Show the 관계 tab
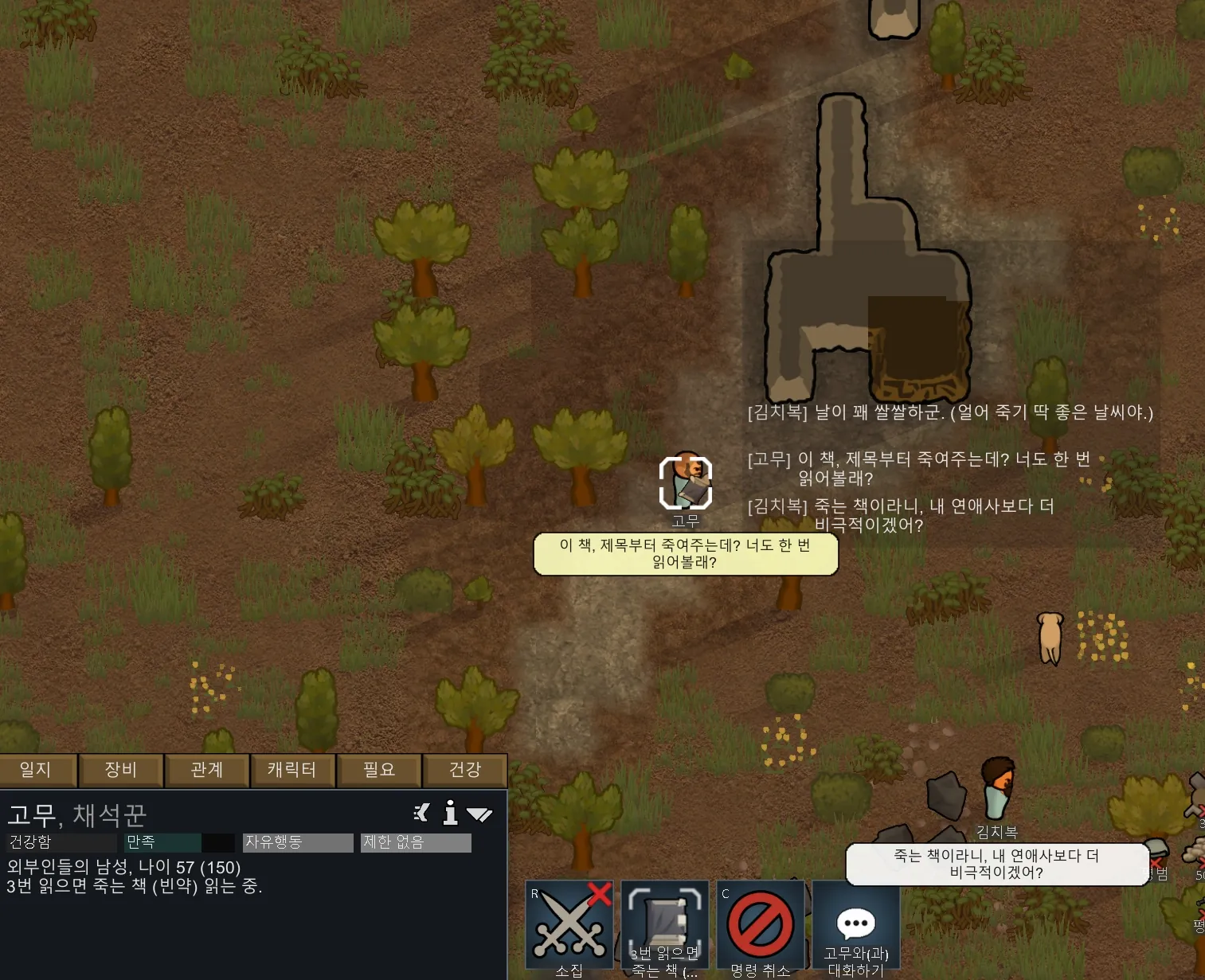The width and height of the screenshot is (1205, 980). click(x=207, y=770)
